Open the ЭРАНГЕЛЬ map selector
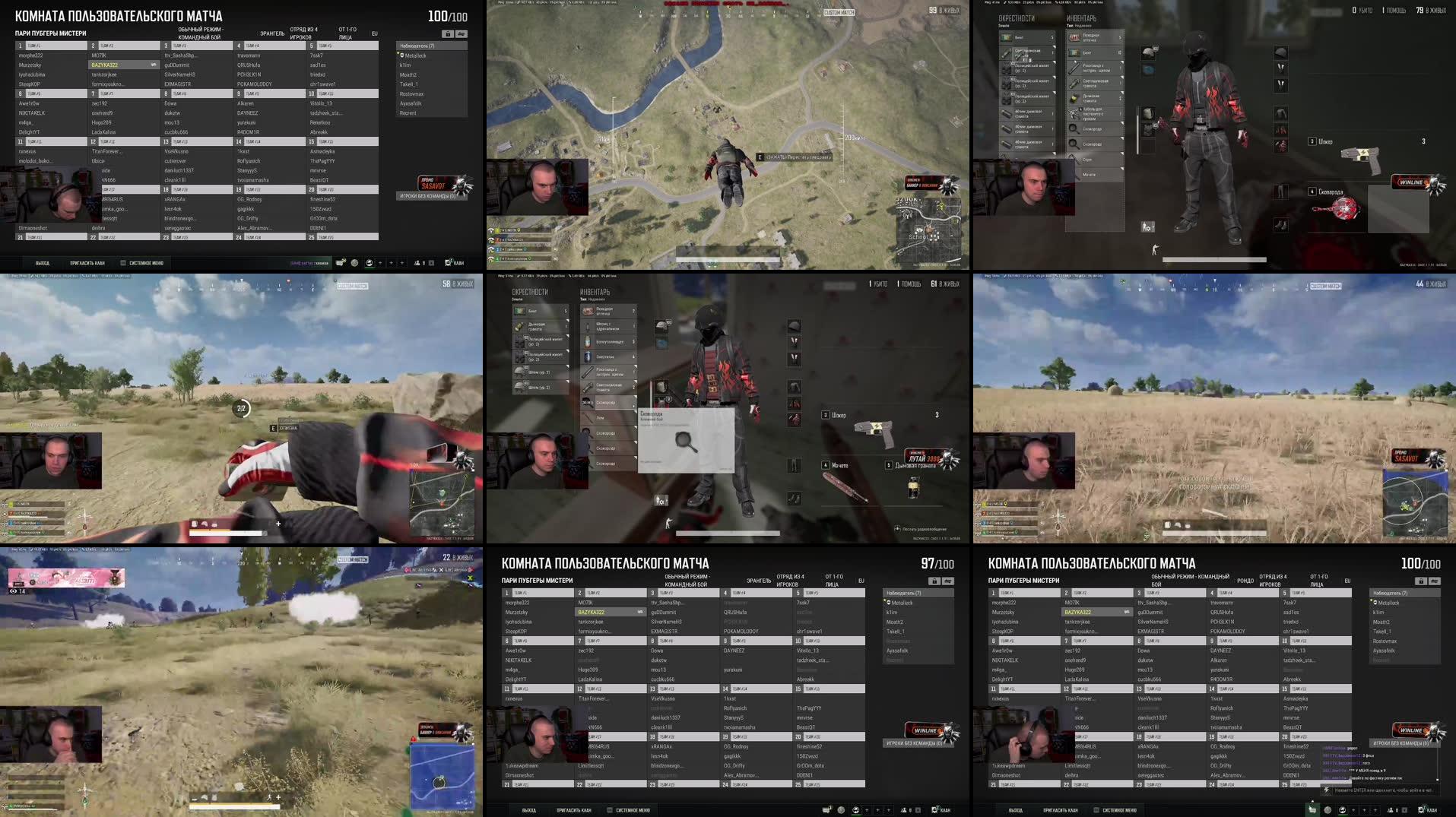 tap(271, 34)
